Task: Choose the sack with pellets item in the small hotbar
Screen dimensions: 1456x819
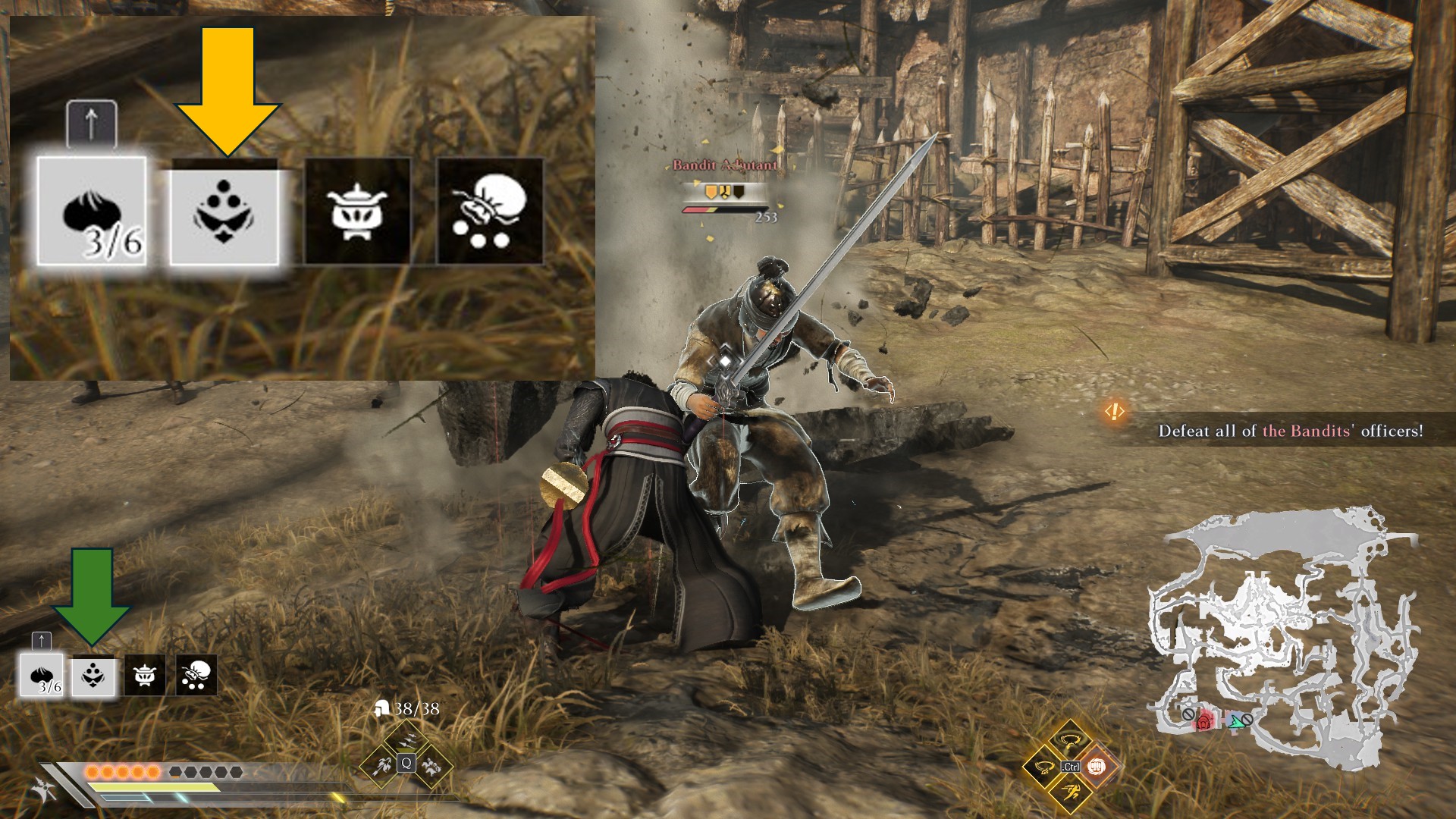Action: (x=196, y=675)
